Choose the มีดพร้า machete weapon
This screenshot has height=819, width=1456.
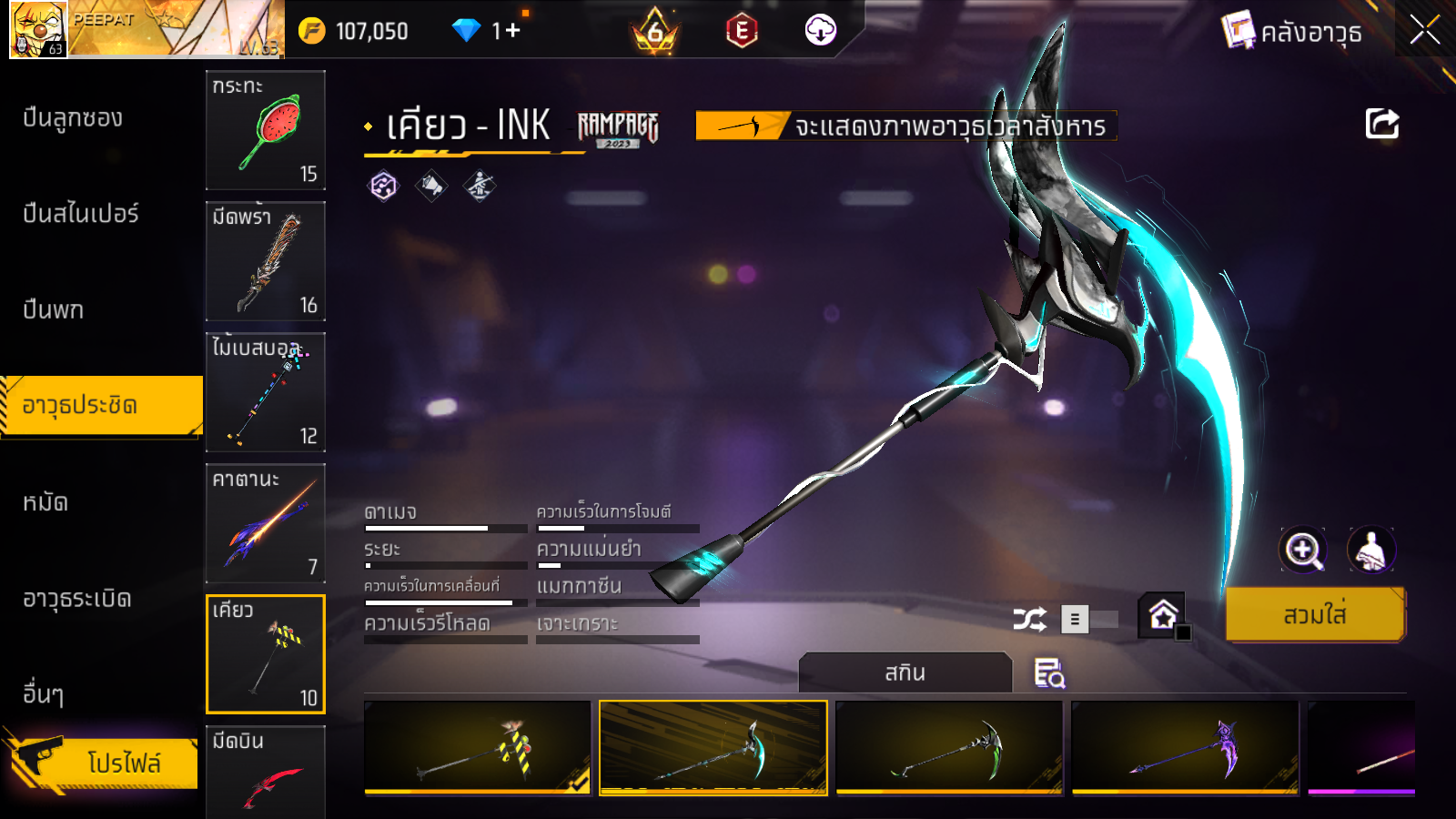[x=265, y=261]
